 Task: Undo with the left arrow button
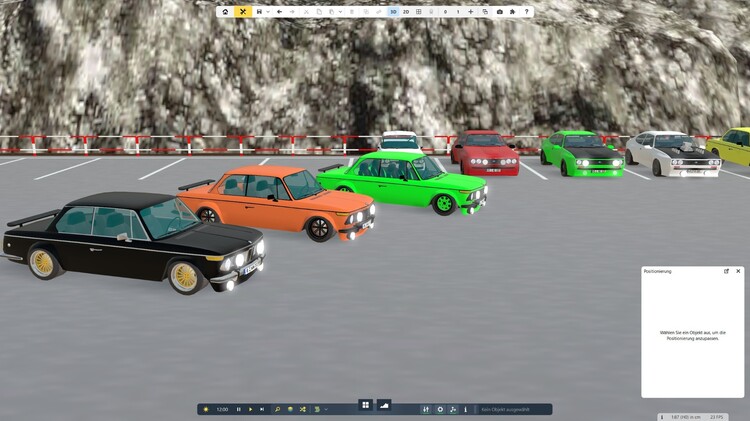pos(279,12)
